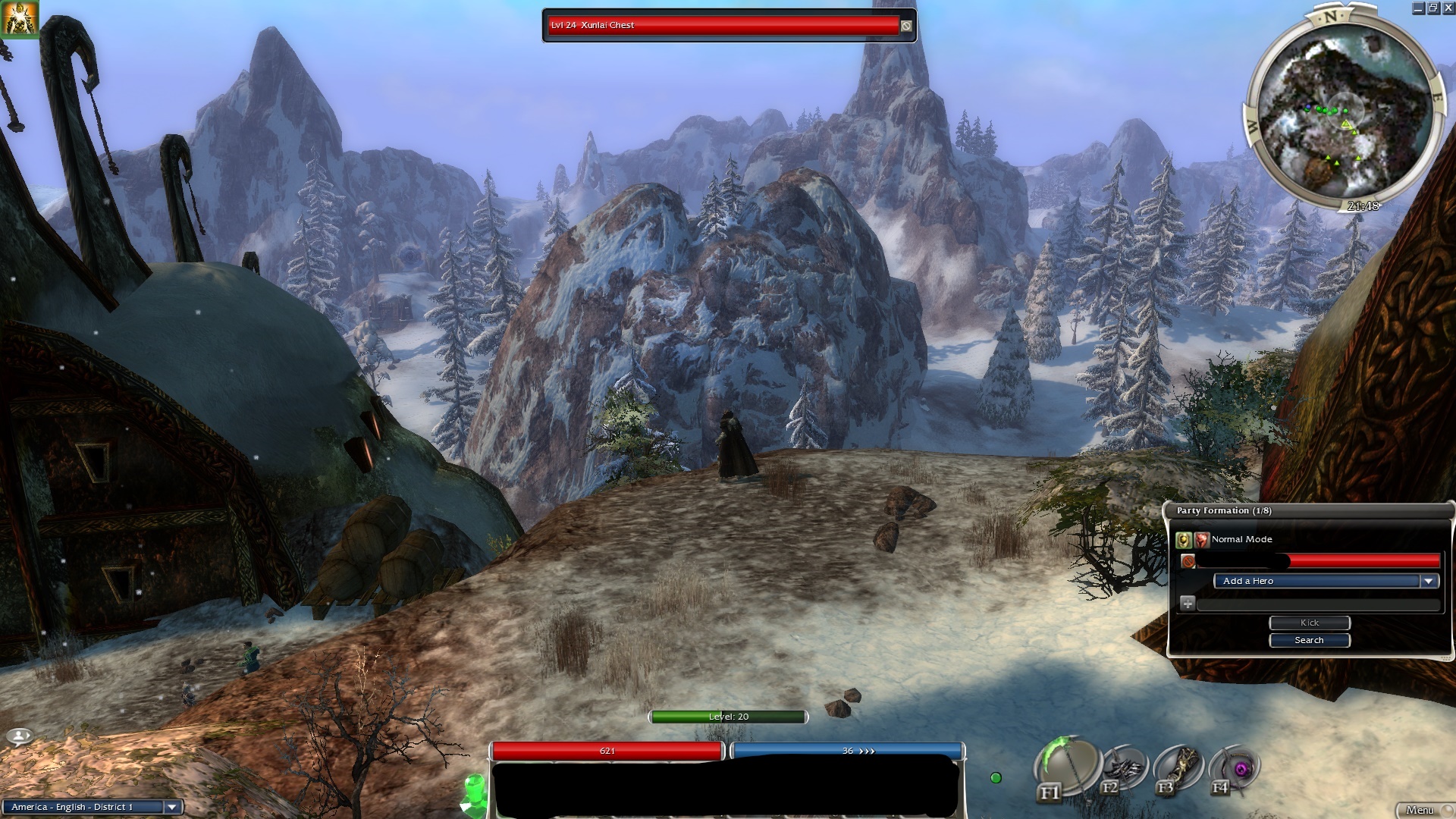Image resolution: width=1456 pixels, height=819 pixels.
Task: Open the speech bubble chat icon
Action: (20, 736)
